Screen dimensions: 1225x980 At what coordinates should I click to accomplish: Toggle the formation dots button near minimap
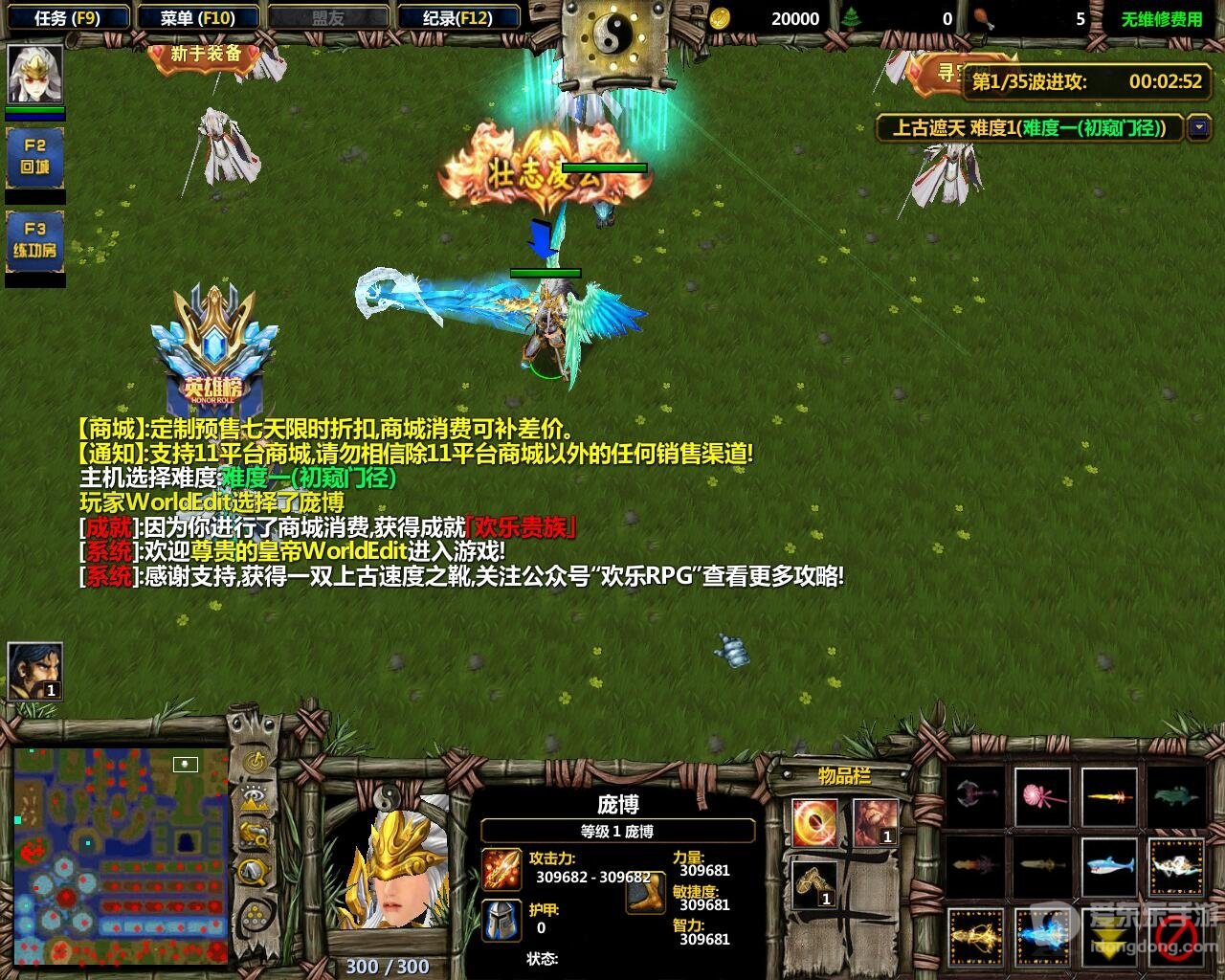(255, 914)
